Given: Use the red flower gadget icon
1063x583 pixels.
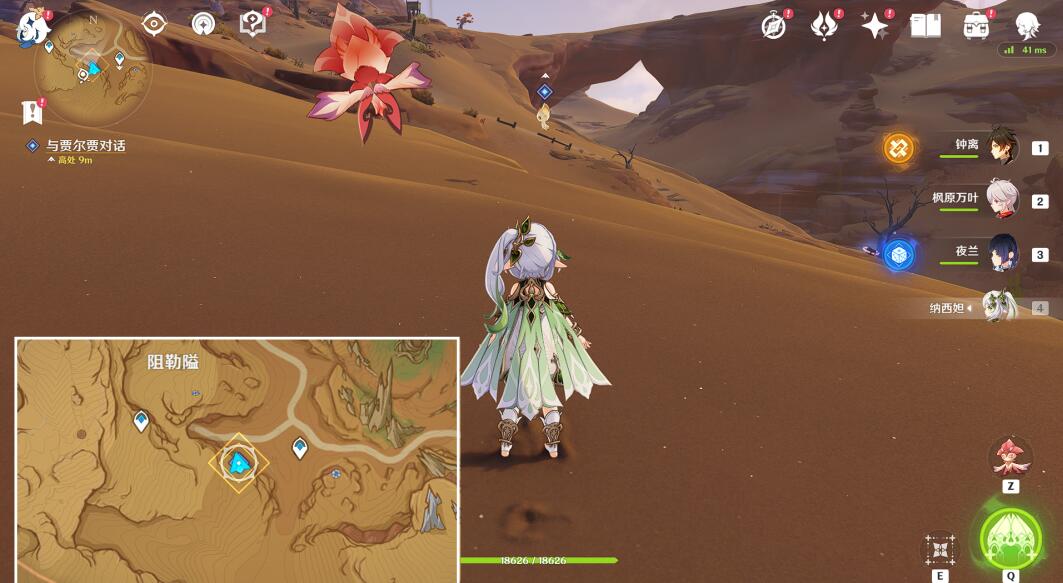Looking at the screenshot, I should pyautogui.click(x=1010, y=456).
